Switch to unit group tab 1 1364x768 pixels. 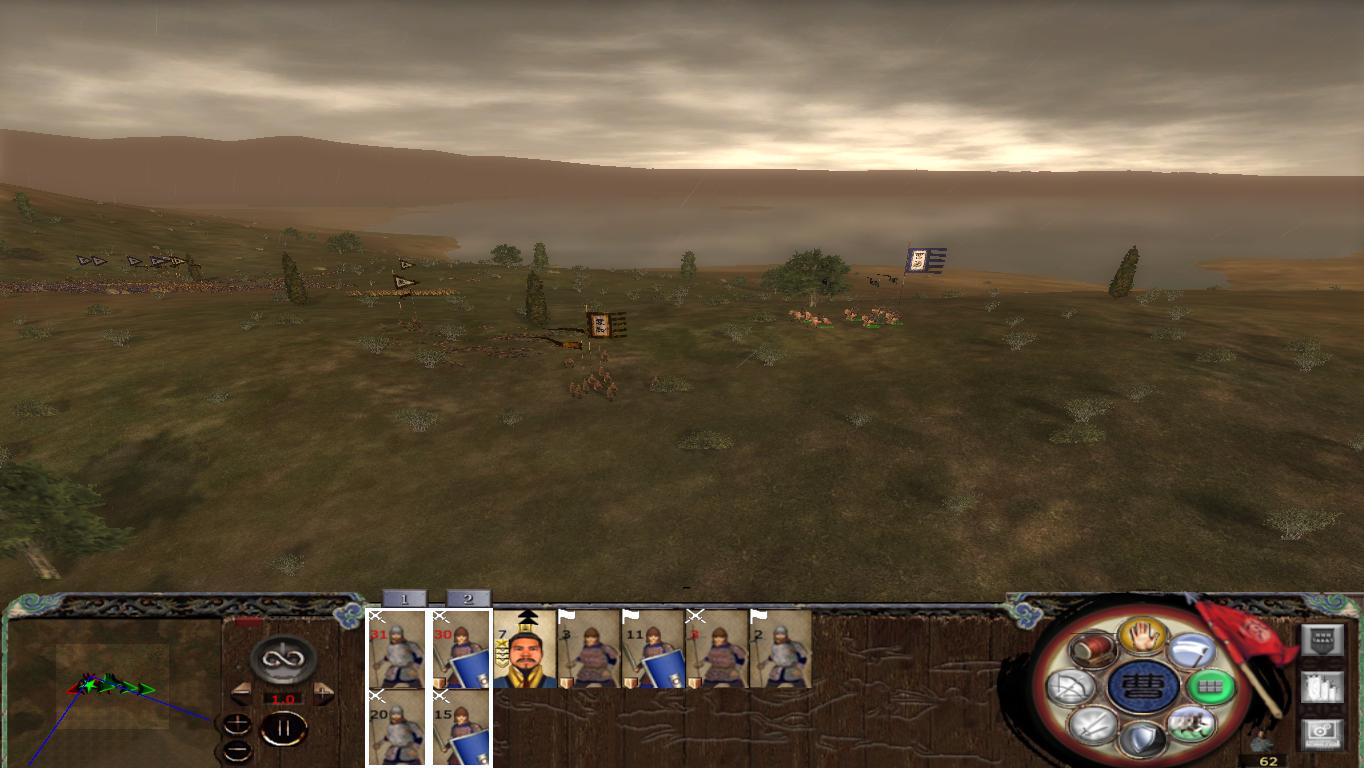[404, 597]
